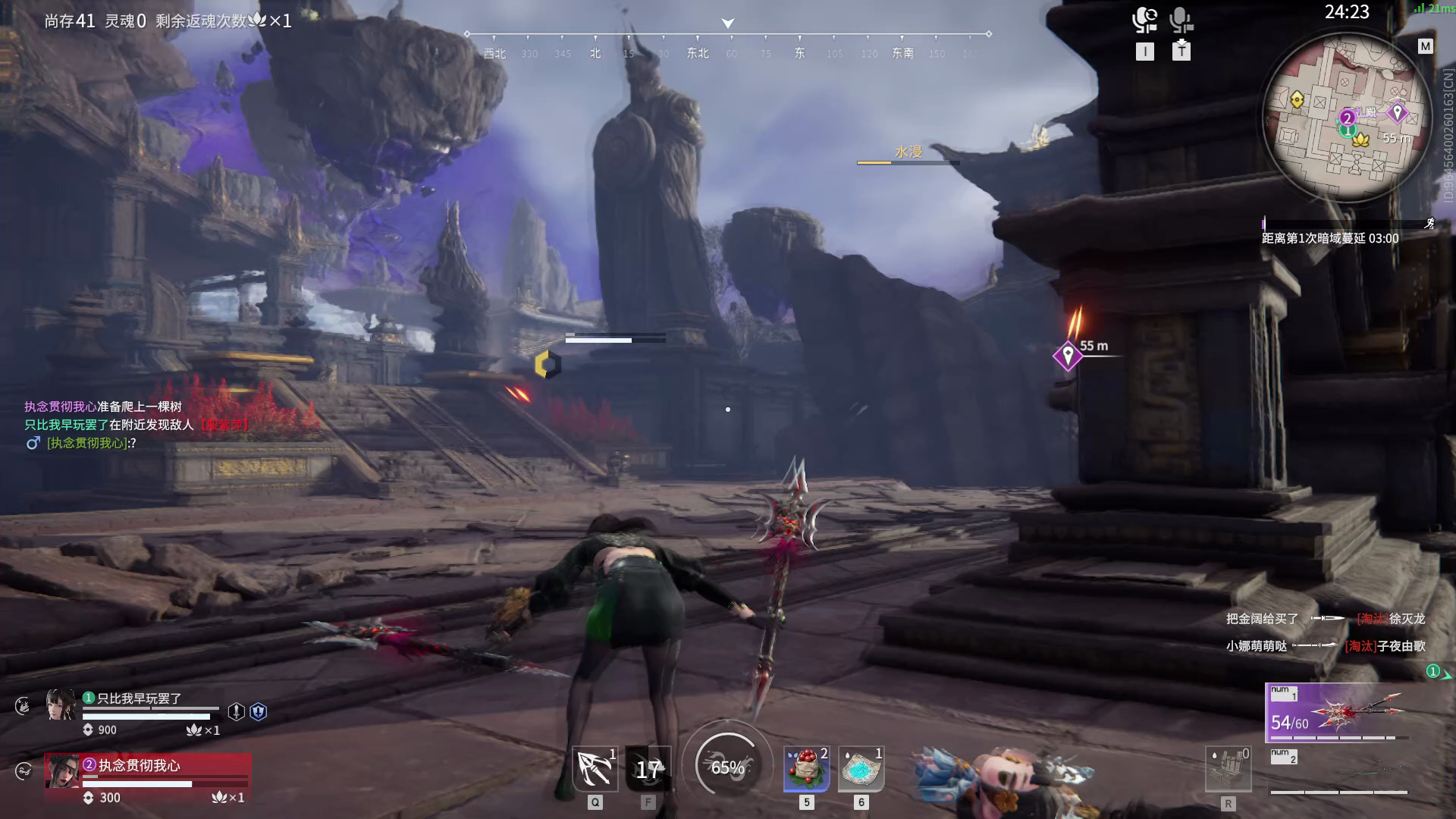Select the repair kit slot marked R
Viewport: 1456px width, 819px height.
click(x=1228, y=770)
